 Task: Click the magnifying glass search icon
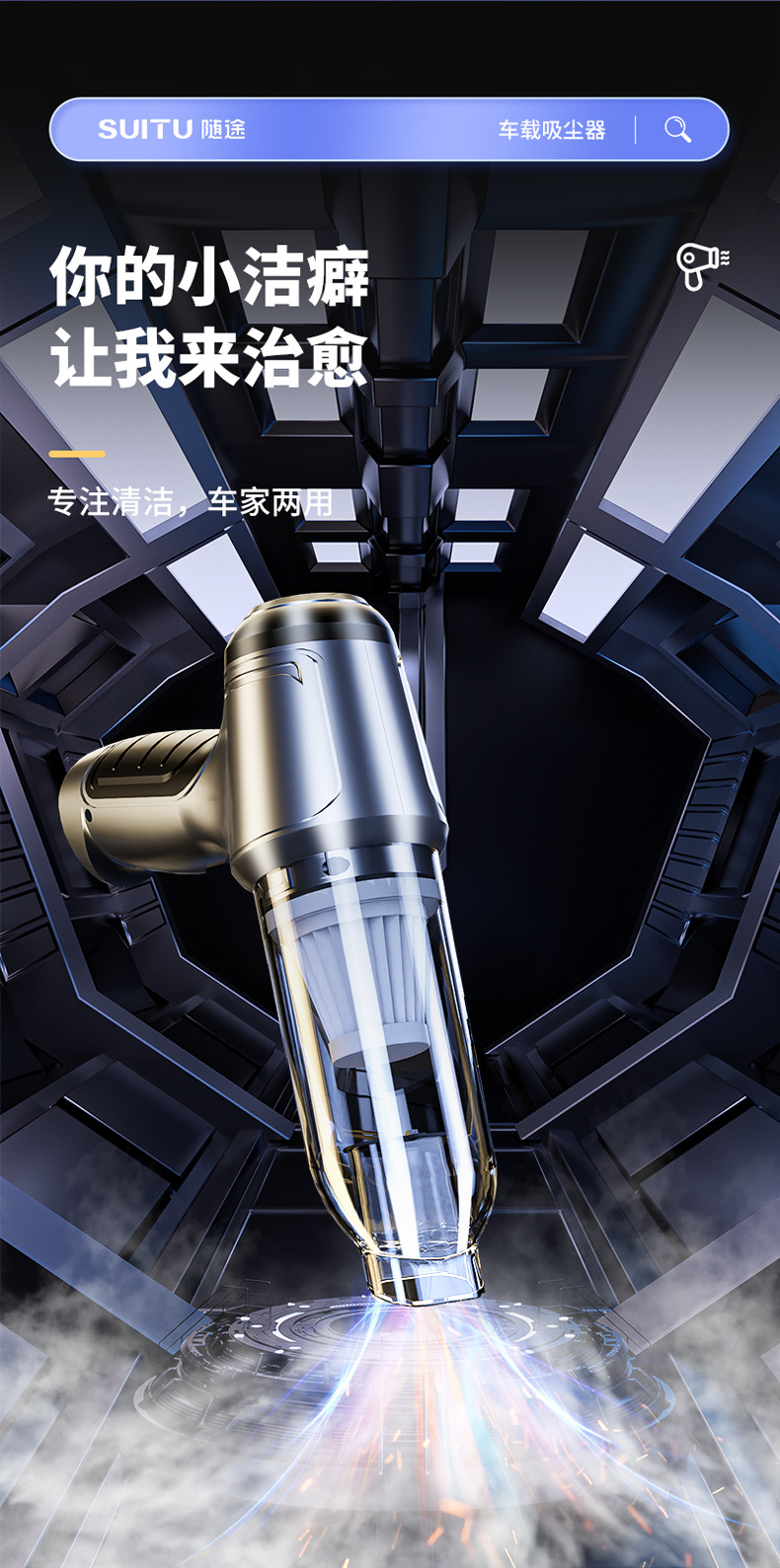(x=677, y=129)
